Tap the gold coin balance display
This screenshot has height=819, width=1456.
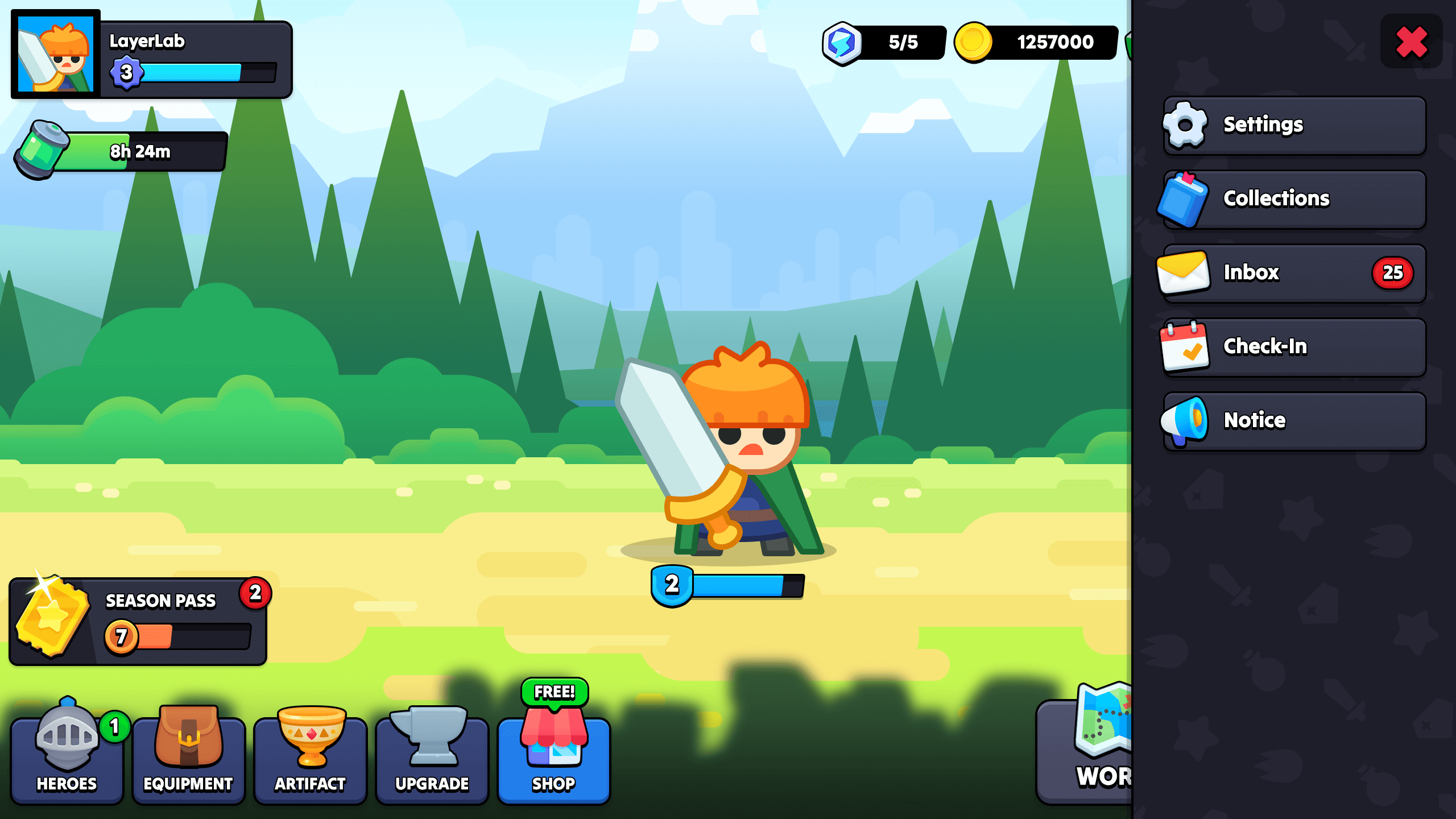click(x=1035, y=42)
